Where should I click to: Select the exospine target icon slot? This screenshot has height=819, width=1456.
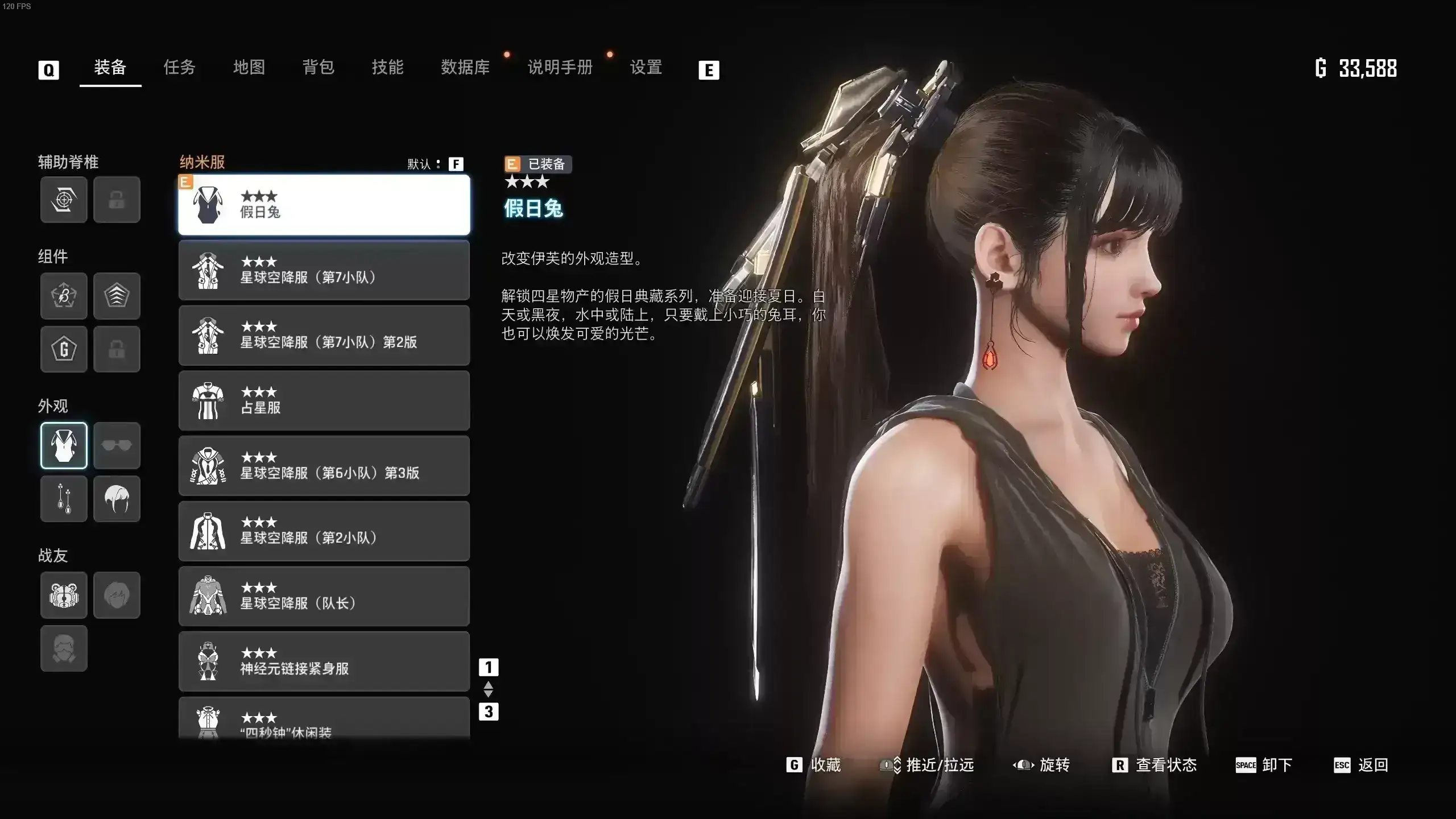(64, 200)
